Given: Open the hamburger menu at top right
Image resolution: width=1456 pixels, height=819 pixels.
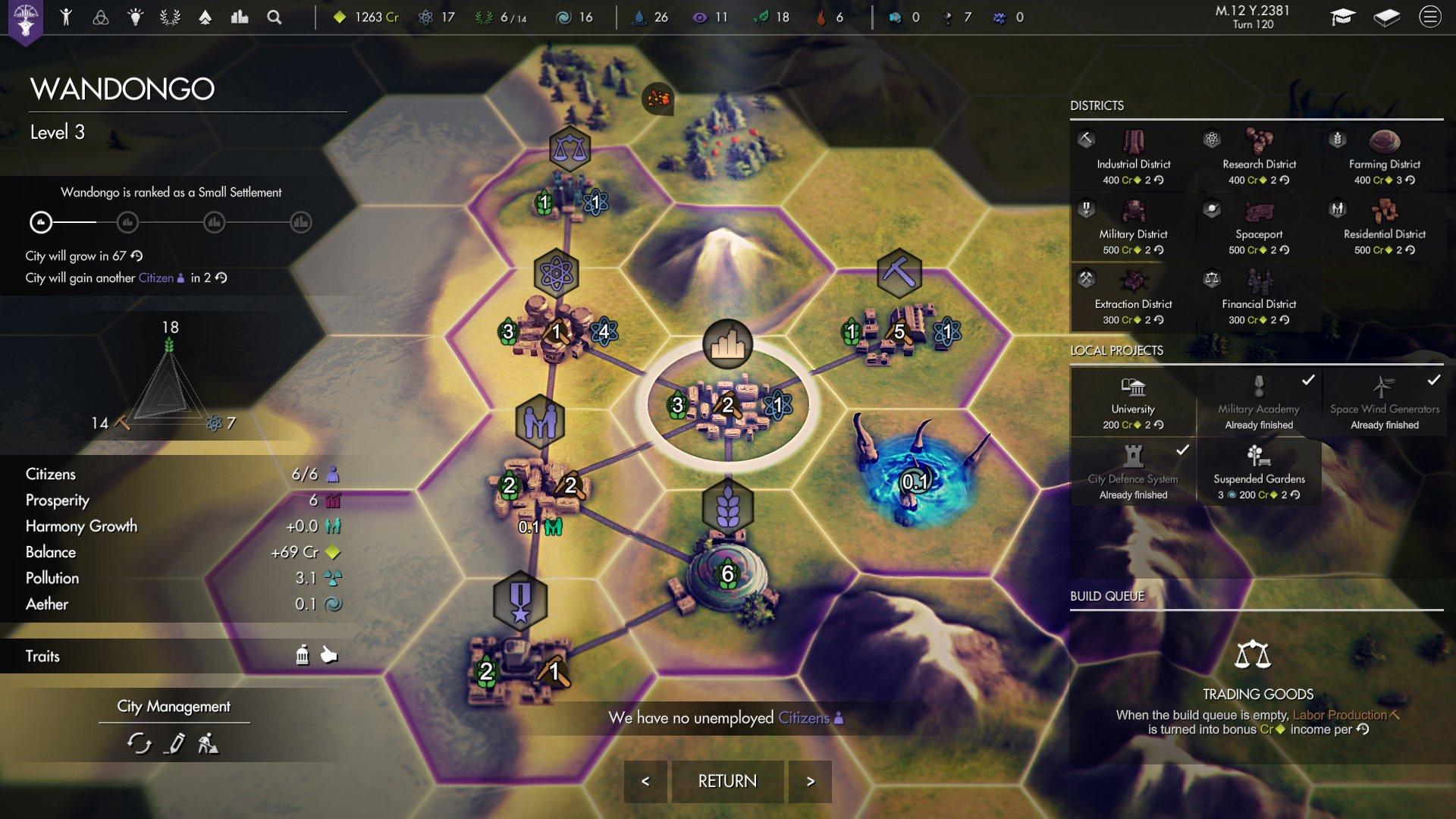Looking at the screenshot, I should pos(1432,17).
